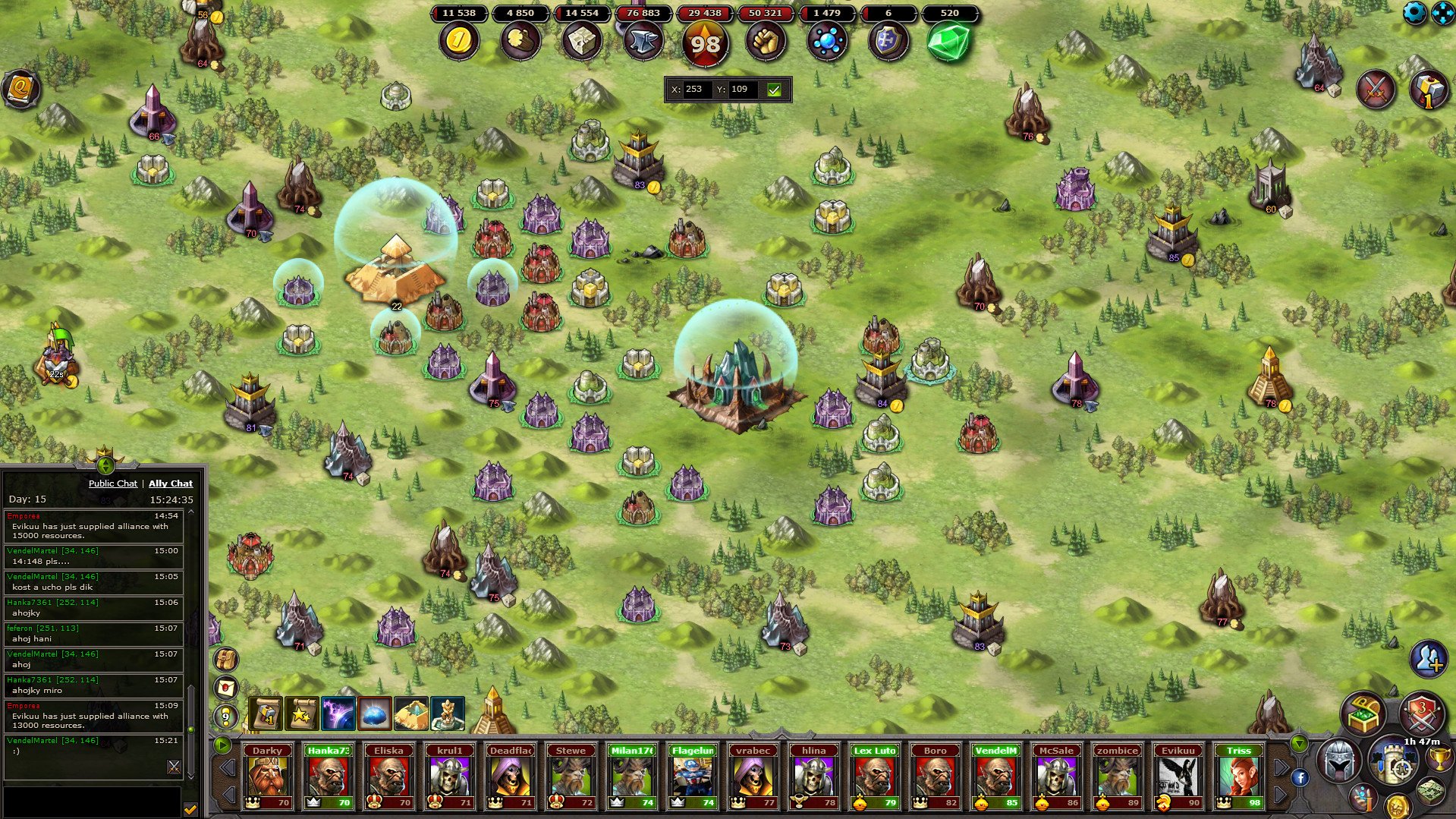Switch to the Ally Chat tab
The image size is (1456, 819).
[171, 484]
